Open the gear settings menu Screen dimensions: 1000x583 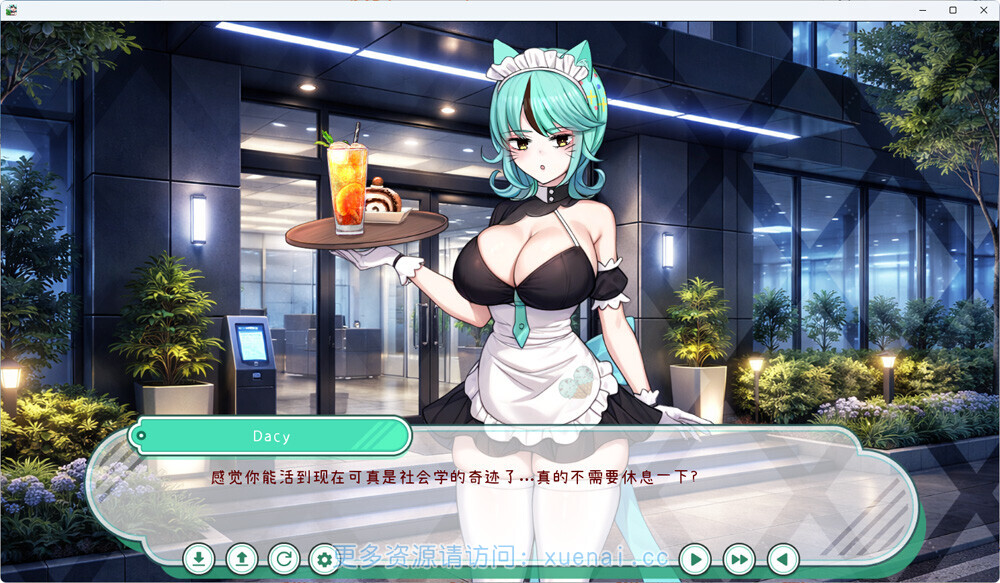[324, 559]
